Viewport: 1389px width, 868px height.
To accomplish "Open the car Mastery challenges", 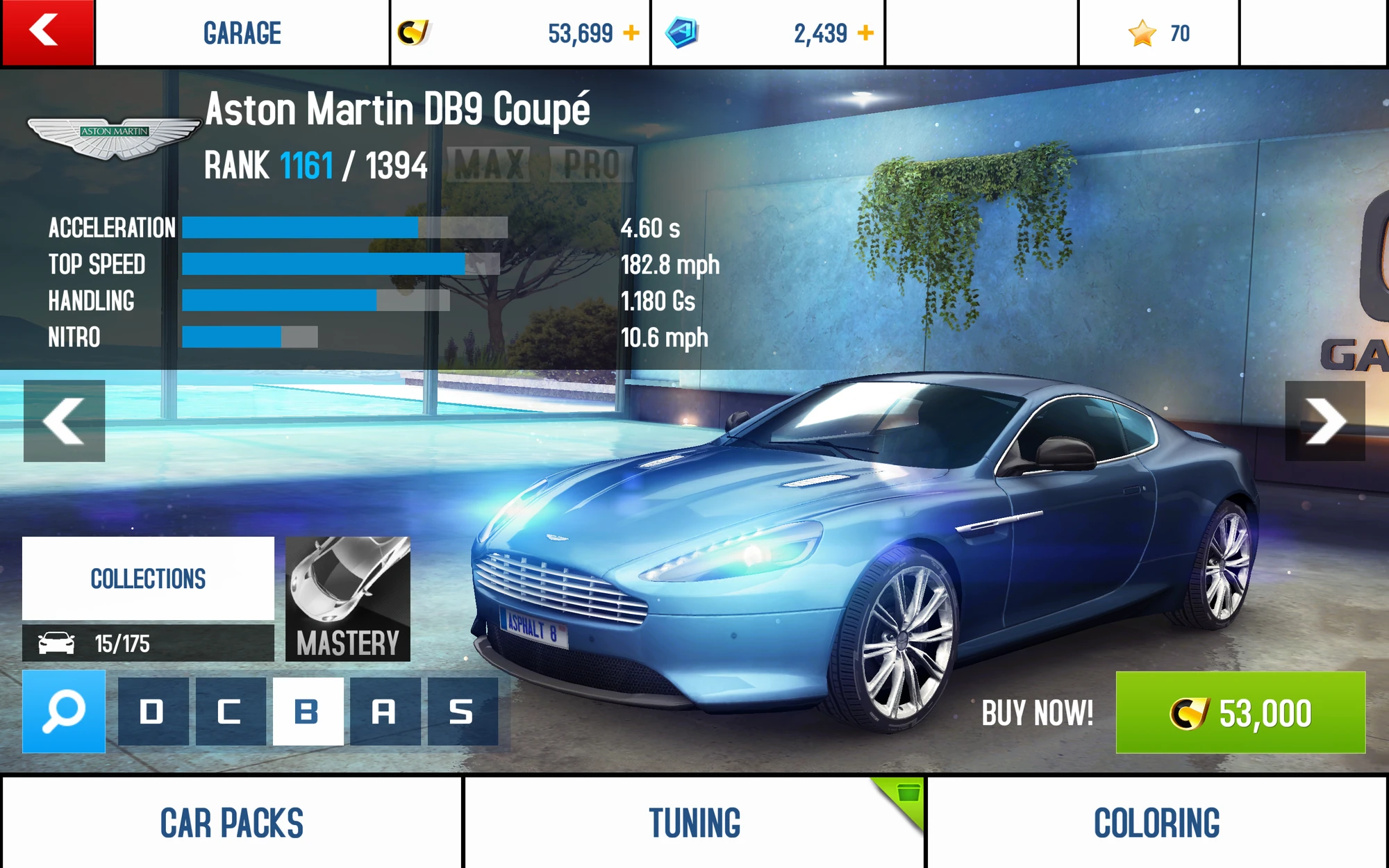I will [348, 599].
